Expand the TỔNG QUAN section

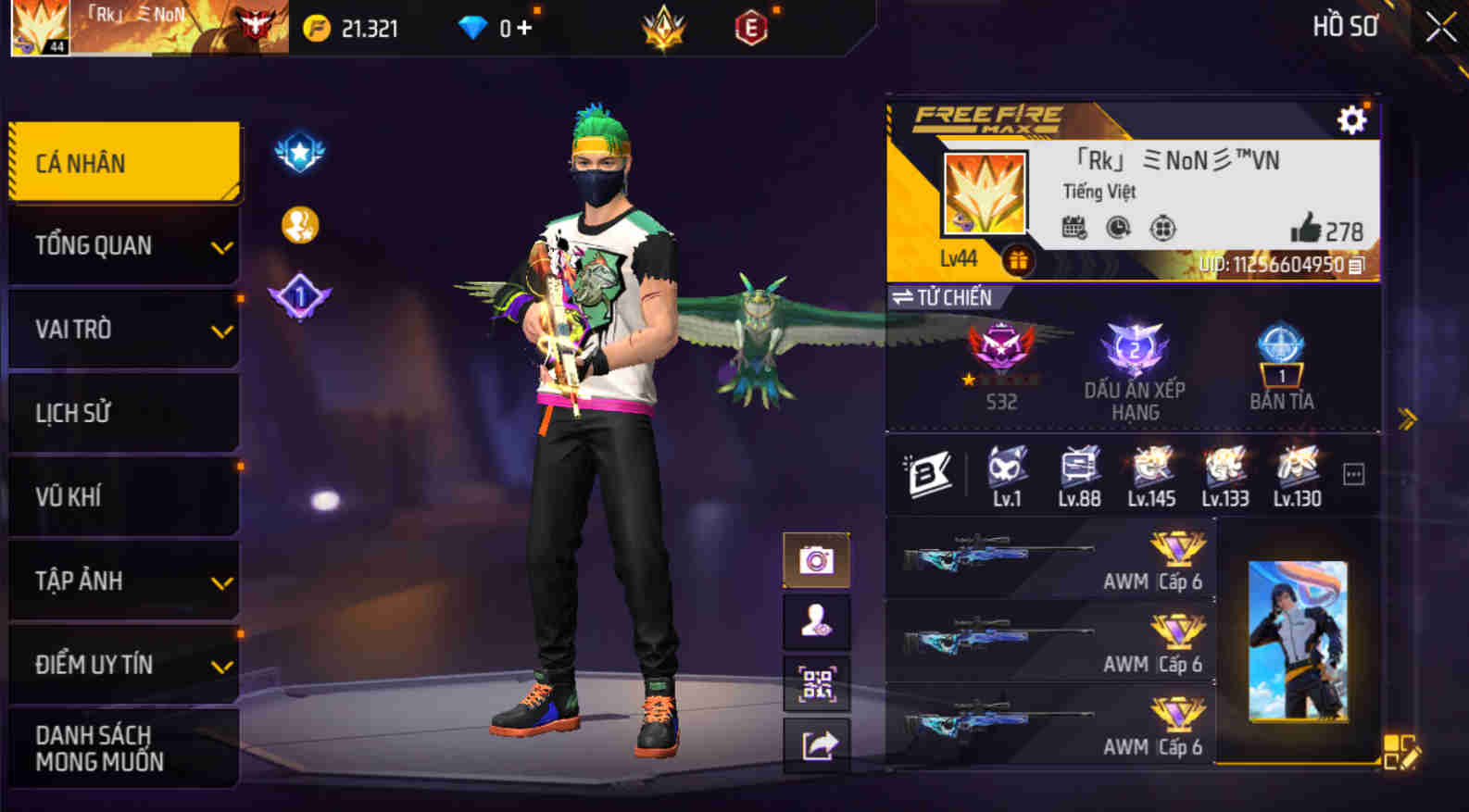coord(122,245)
